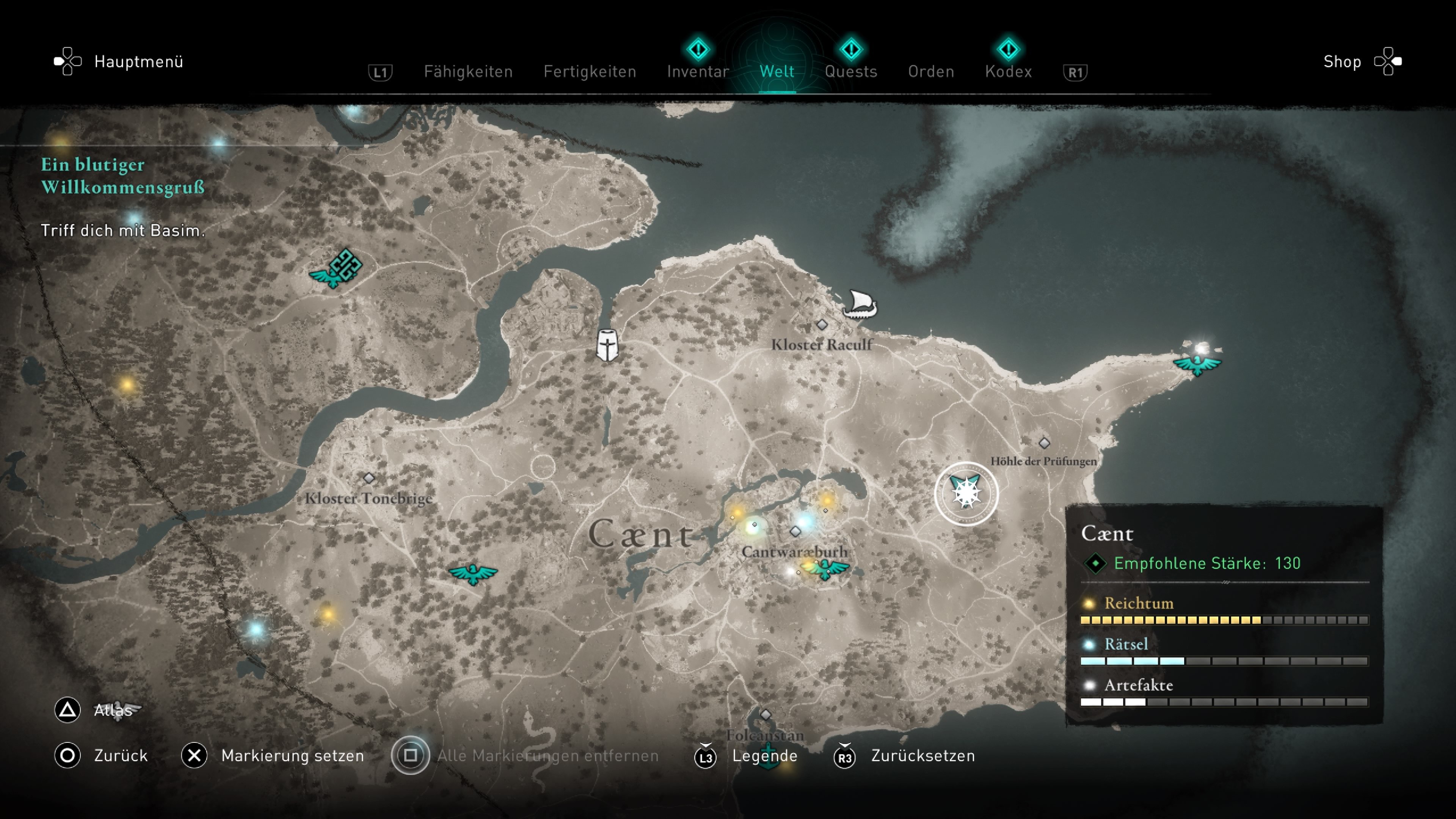The height and width of the screenshot is (819, 1456).
Task: Select the knot-symbol quest marker
Action: coord(345,265)
